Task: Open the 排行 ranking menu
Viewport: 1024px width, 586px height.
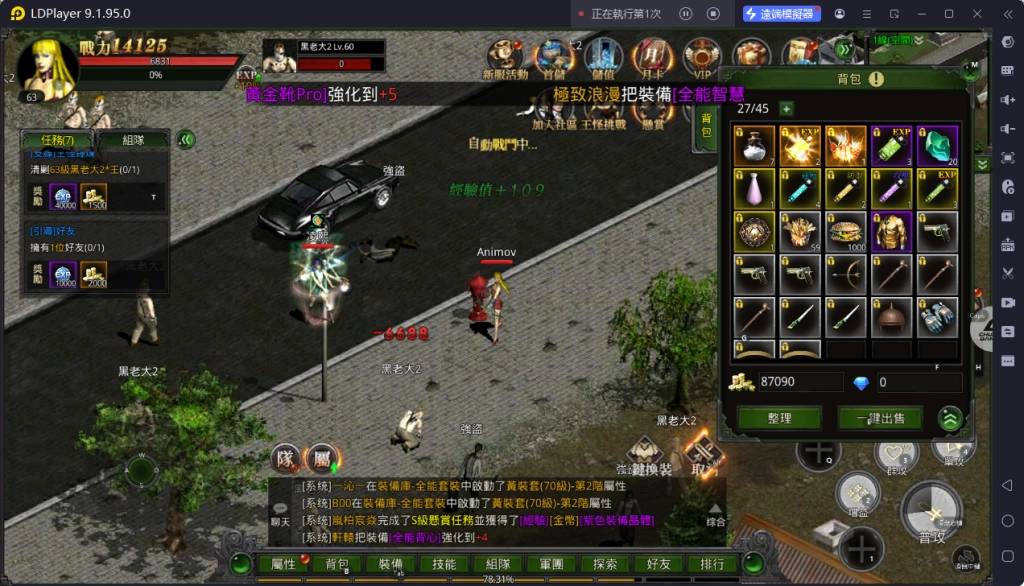Action: (712, 564)
